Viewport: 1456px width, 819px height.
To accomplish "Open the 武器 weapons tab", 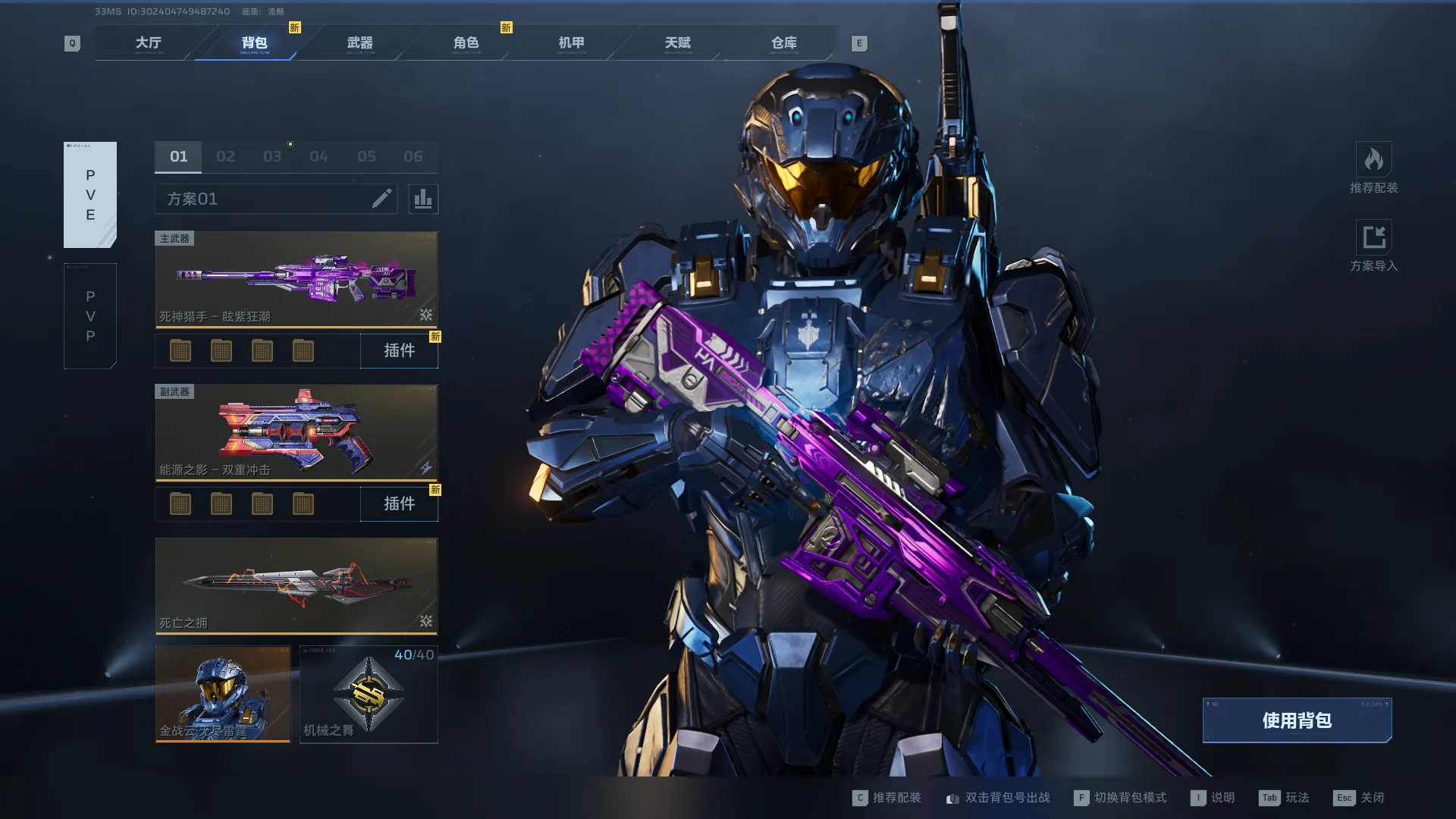I will click(359, 43).
